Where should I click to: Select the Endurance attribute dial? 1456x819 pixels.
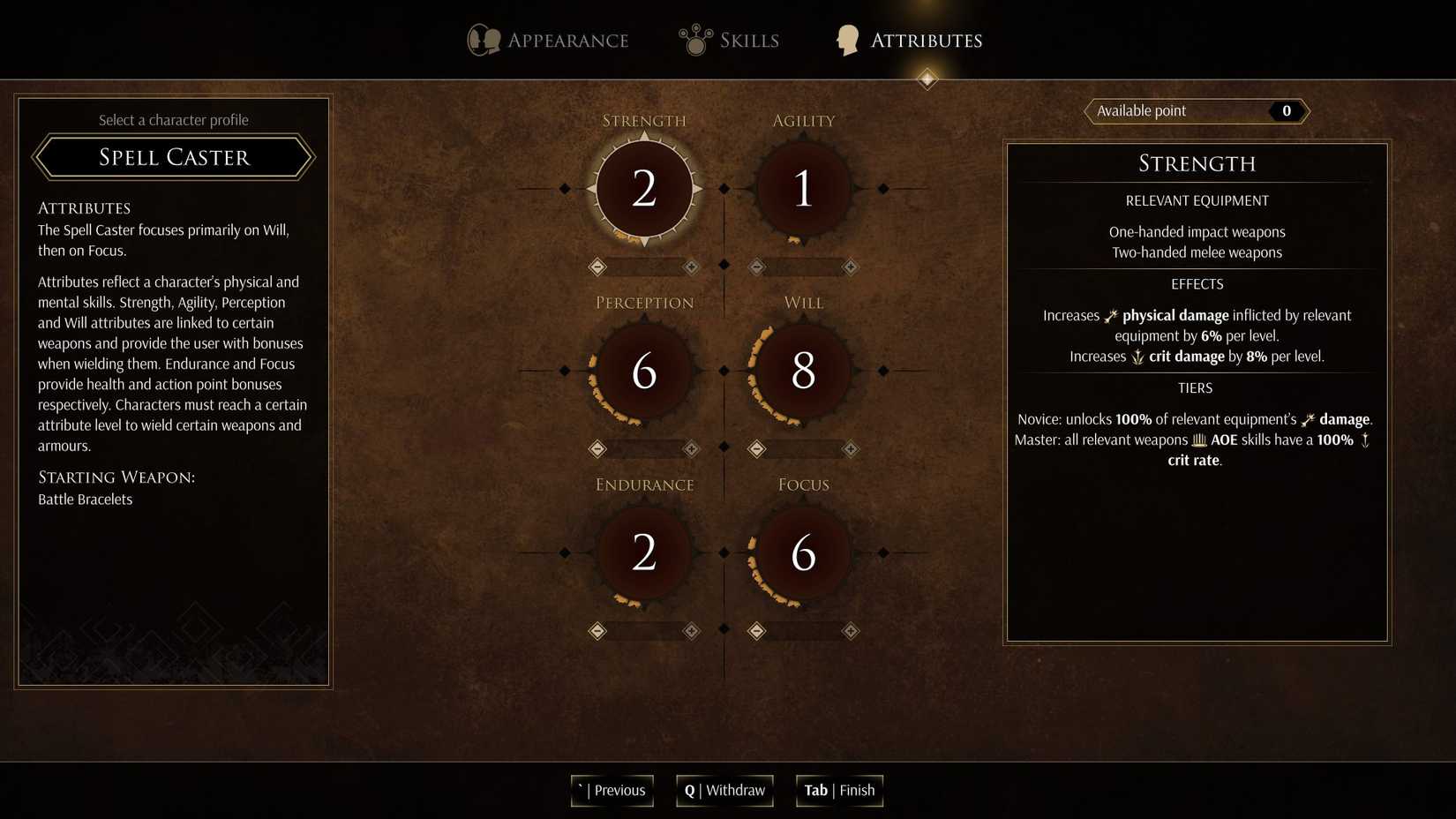point(643,553)
